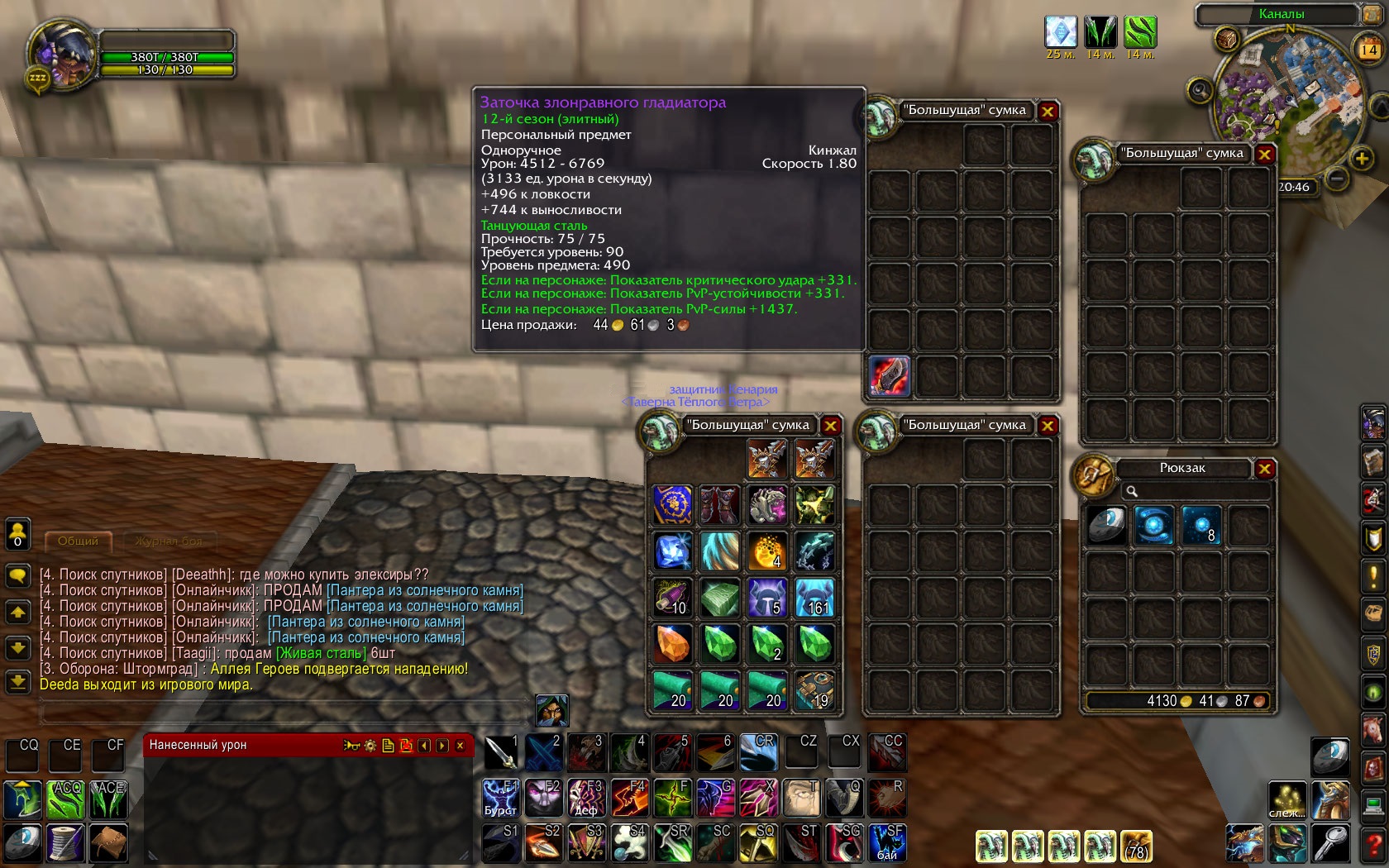Screen dimensions: 1389x868
Task: Open the Журнал боя chat tab
Action: [169, 541]
